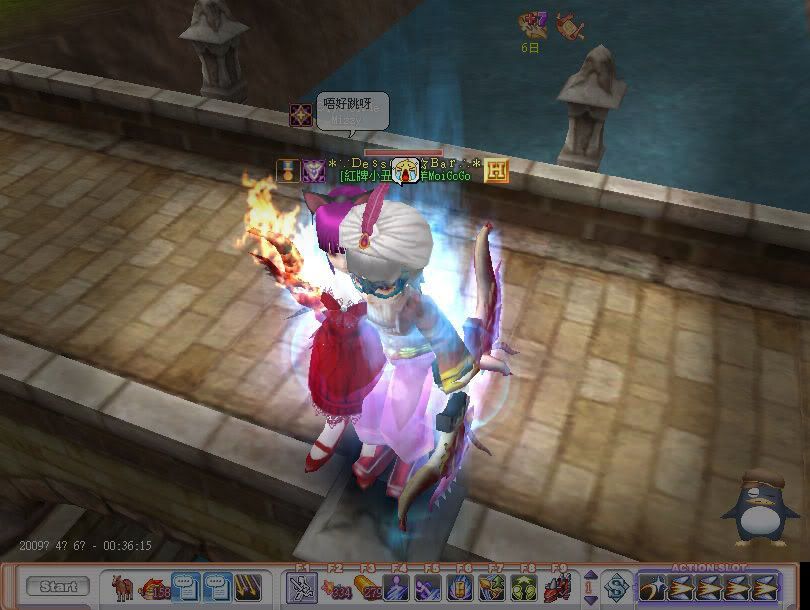Open the Start menu

pyautogui.click(x=58, y=587)
